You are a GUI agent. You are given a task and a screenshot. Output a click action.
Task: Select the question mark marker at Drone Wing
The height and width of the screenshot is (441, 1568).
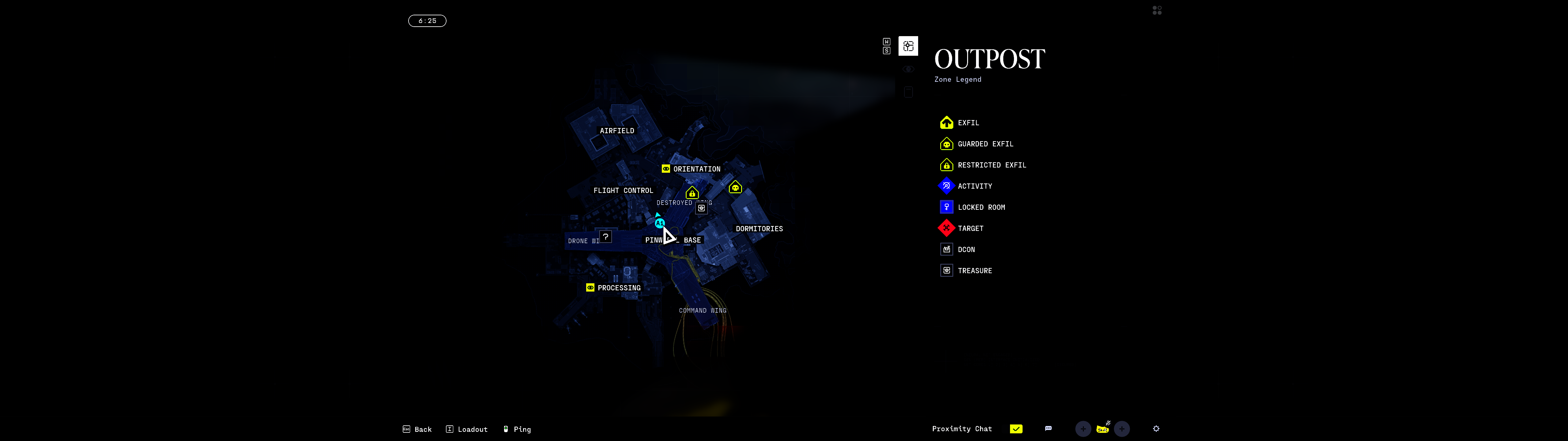[x=605, y=237]
